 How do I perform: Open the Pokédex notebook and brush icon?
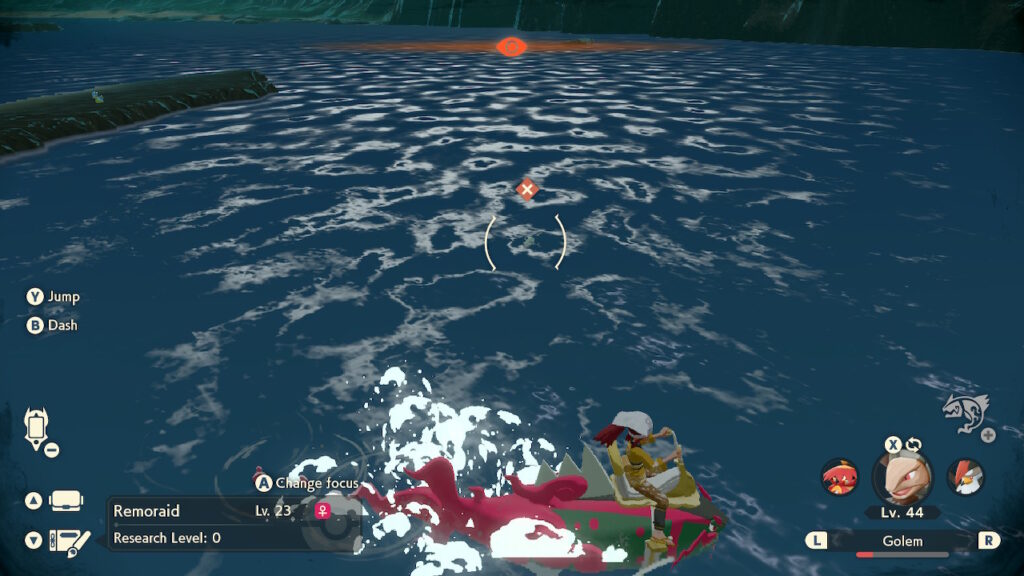coord(68,540)
